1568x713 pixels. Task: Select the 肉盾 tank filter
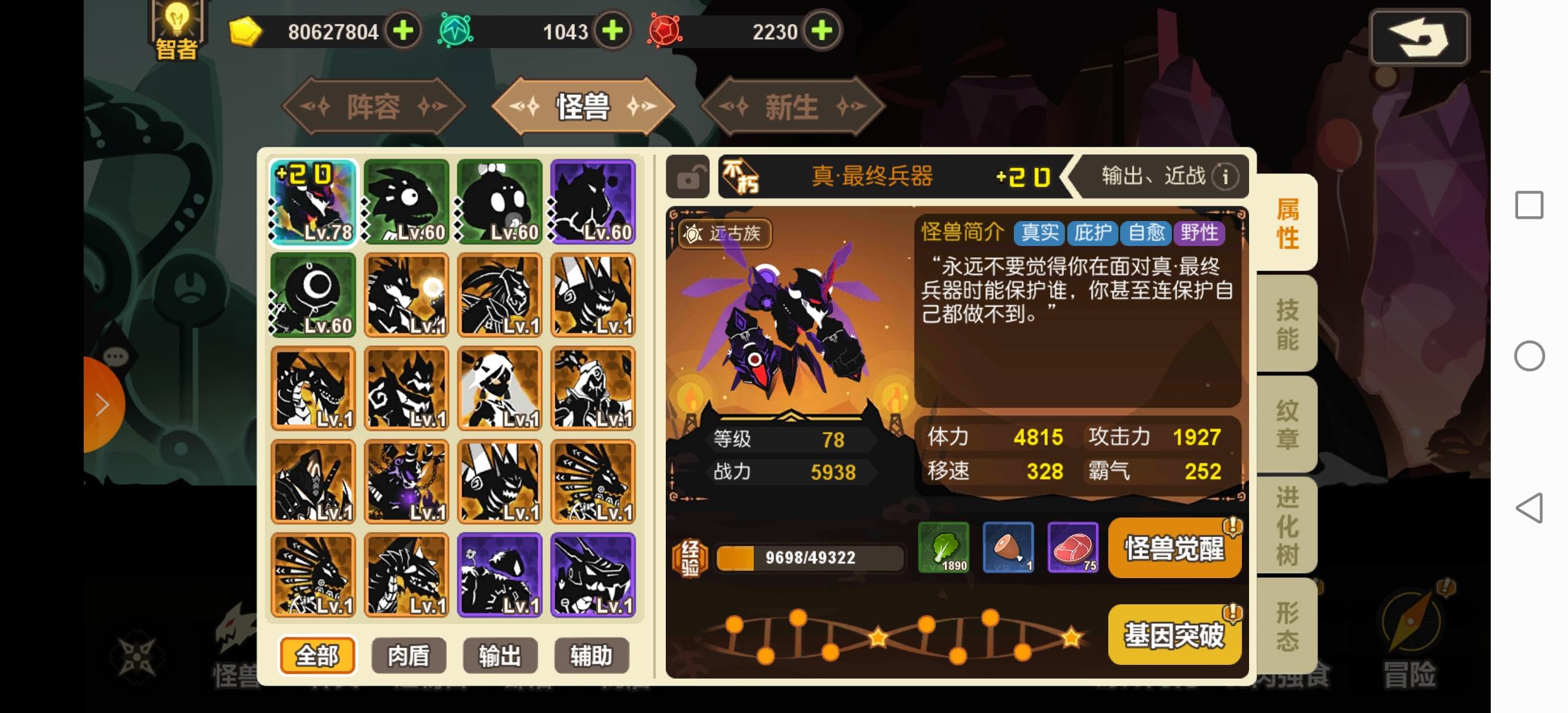click(408, 656)
